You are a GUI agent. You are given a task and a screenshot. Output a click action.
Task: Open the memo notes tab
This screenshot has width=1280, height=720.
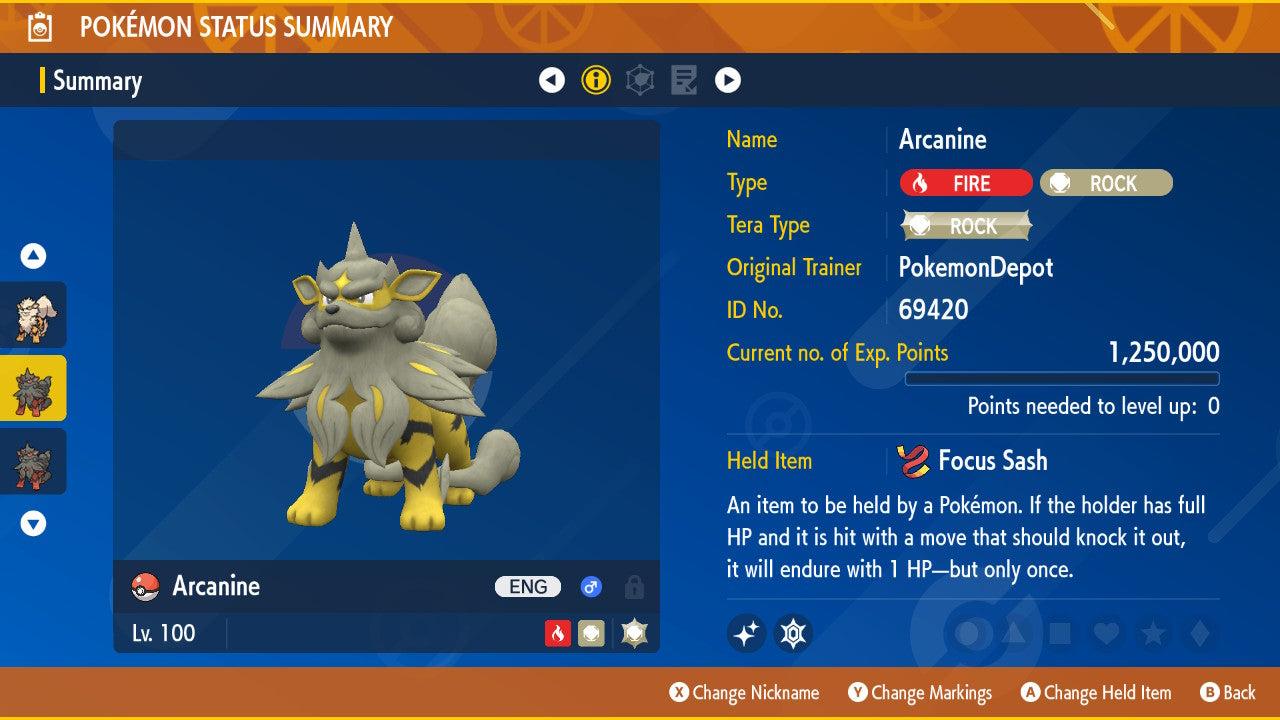(x=684, y=80)
